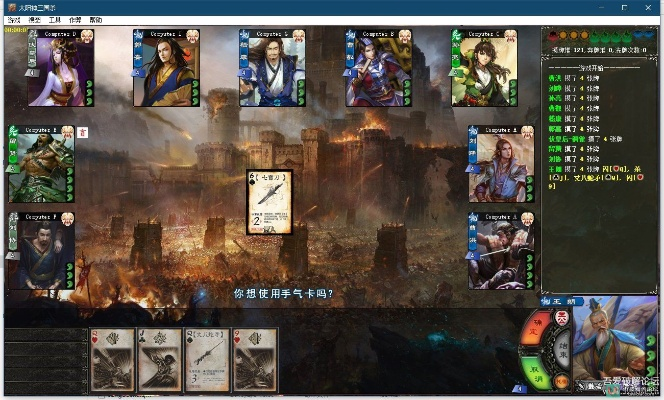
Task: Decline with the green 取消 button
Action: (x=536, y=370)
